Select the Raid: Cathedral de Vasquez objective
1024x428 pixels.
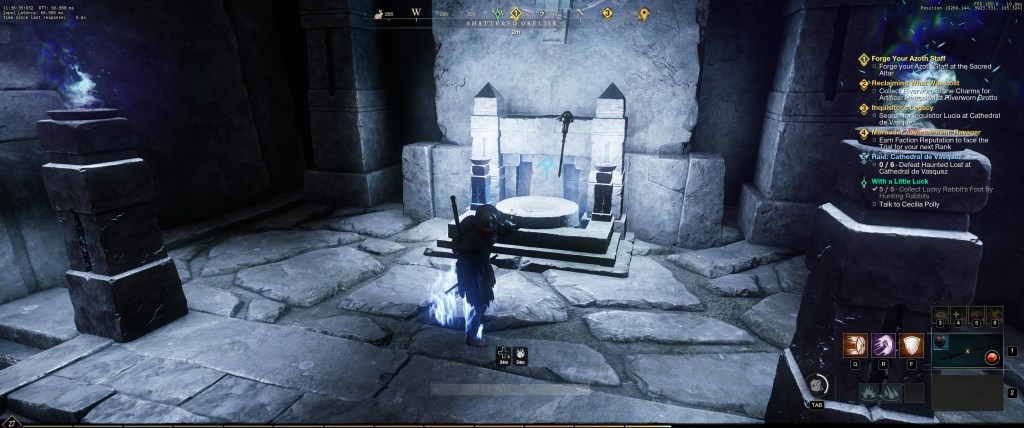916,157
